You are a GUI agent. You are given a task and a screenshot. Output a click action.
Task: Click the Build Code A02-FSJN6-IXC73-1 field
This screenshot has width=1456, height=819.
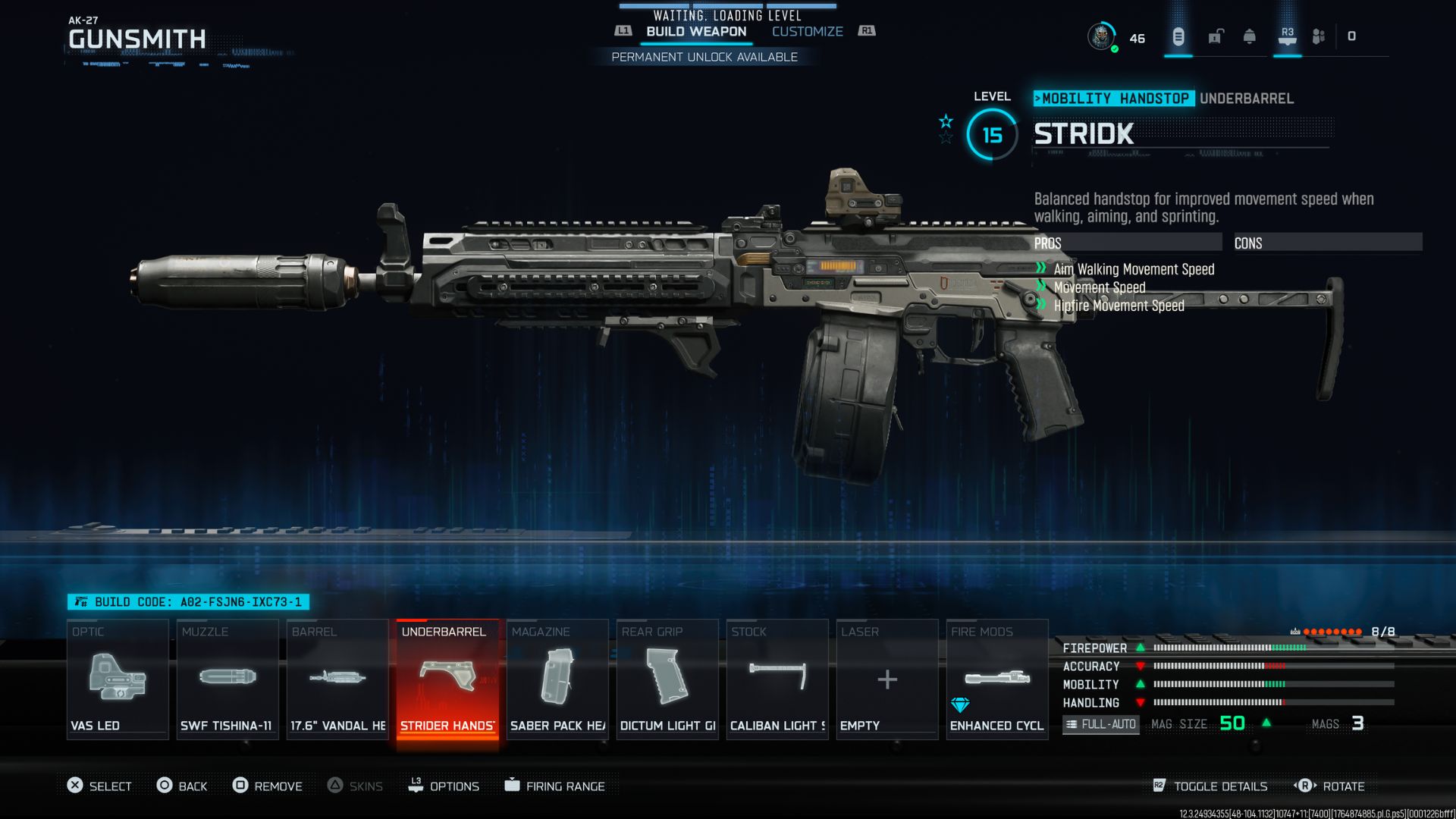tap(190, 601)
